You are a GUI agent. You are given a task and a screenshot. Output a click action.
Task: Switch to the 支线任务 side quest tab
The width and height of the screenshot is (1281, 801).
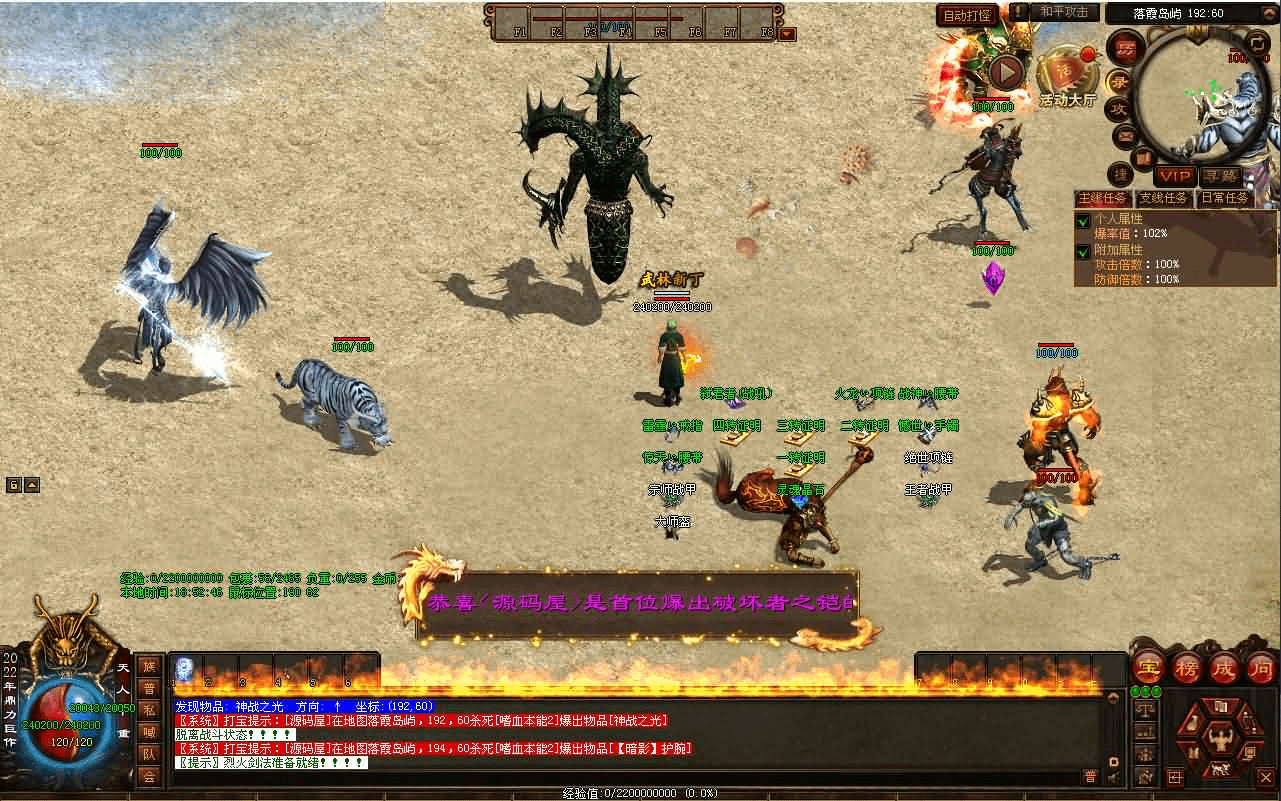(x=1164, y=198)
